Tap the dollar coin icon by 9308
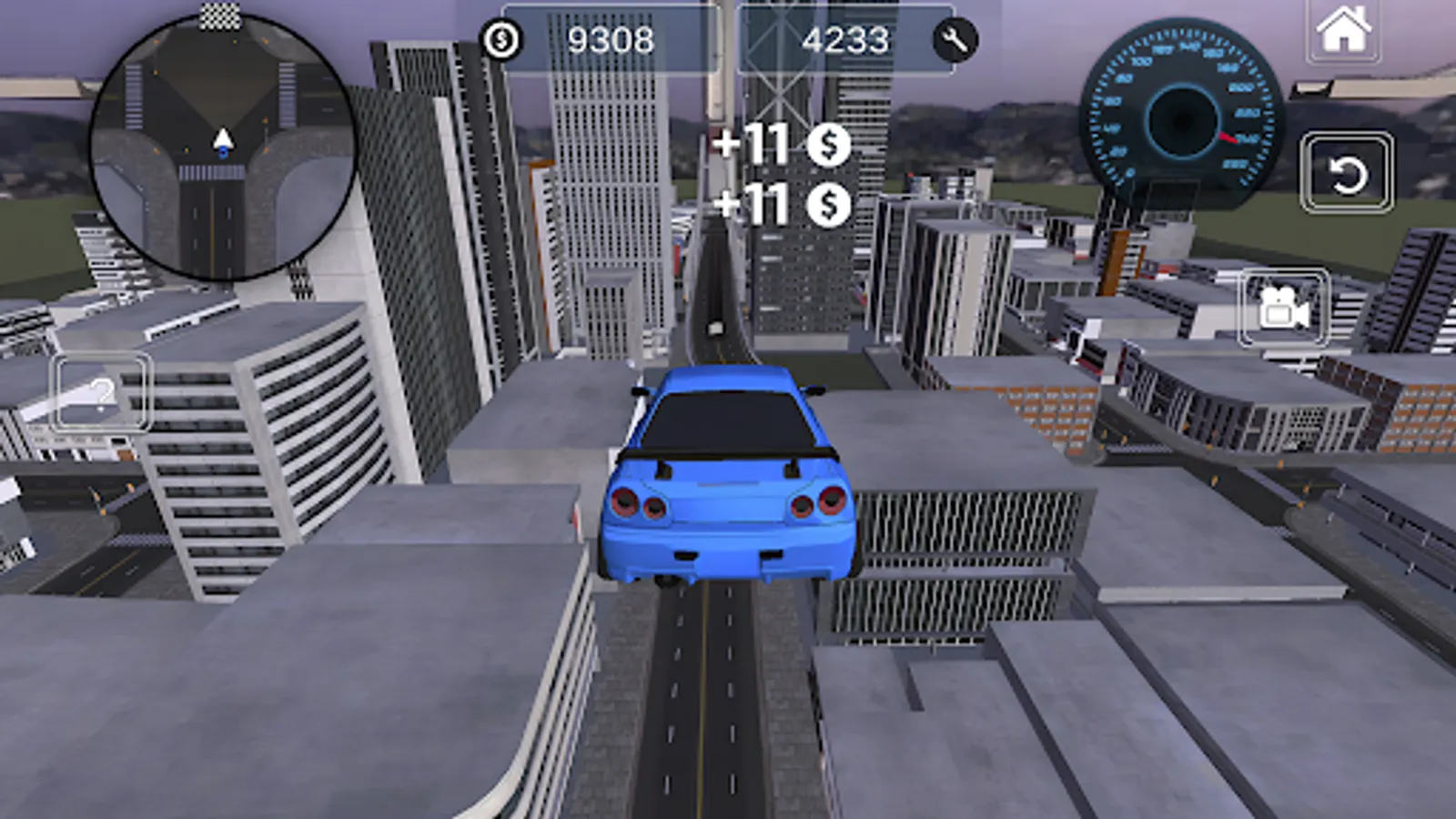 point(501,40)
